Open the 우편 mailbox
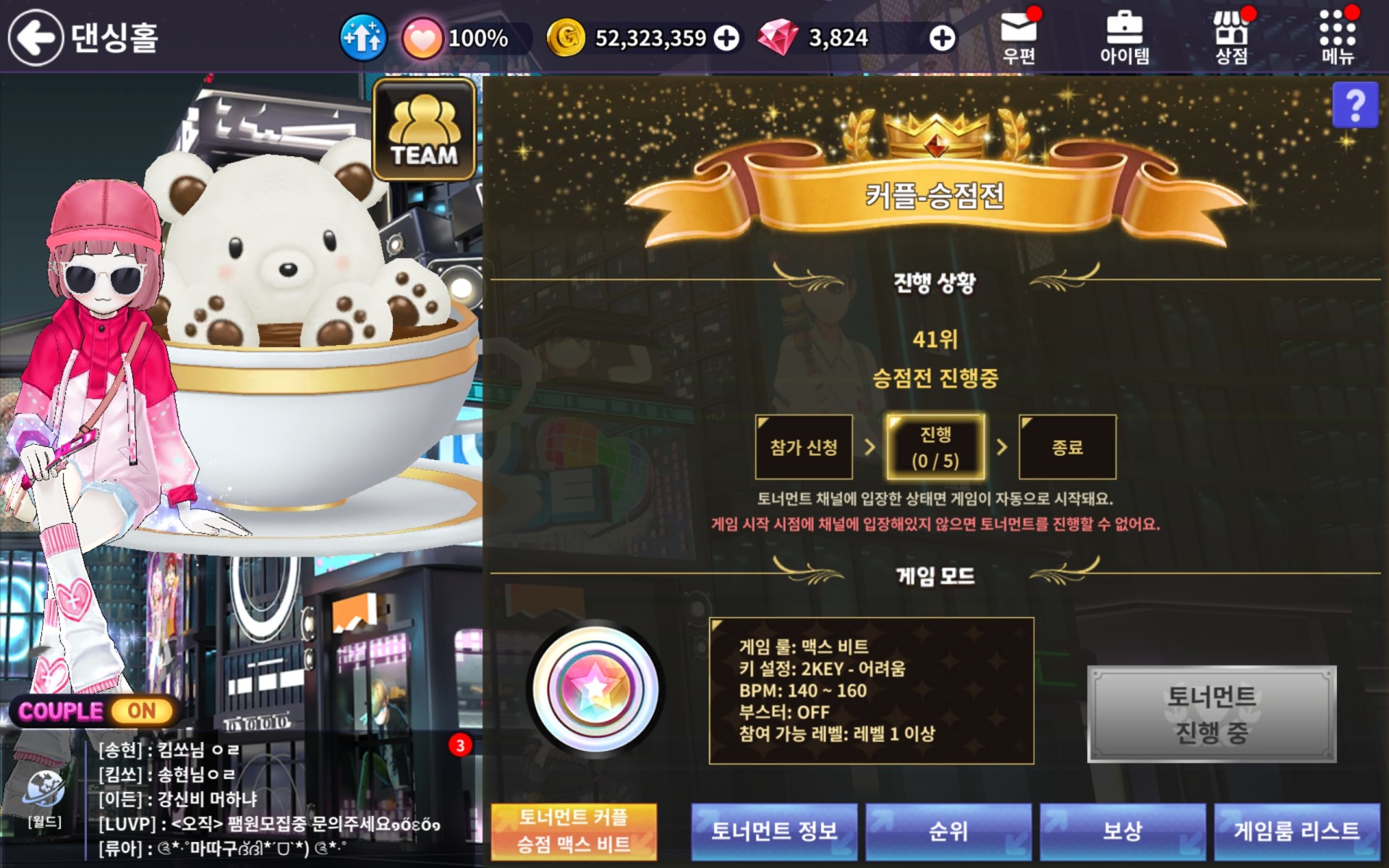 1019,38
